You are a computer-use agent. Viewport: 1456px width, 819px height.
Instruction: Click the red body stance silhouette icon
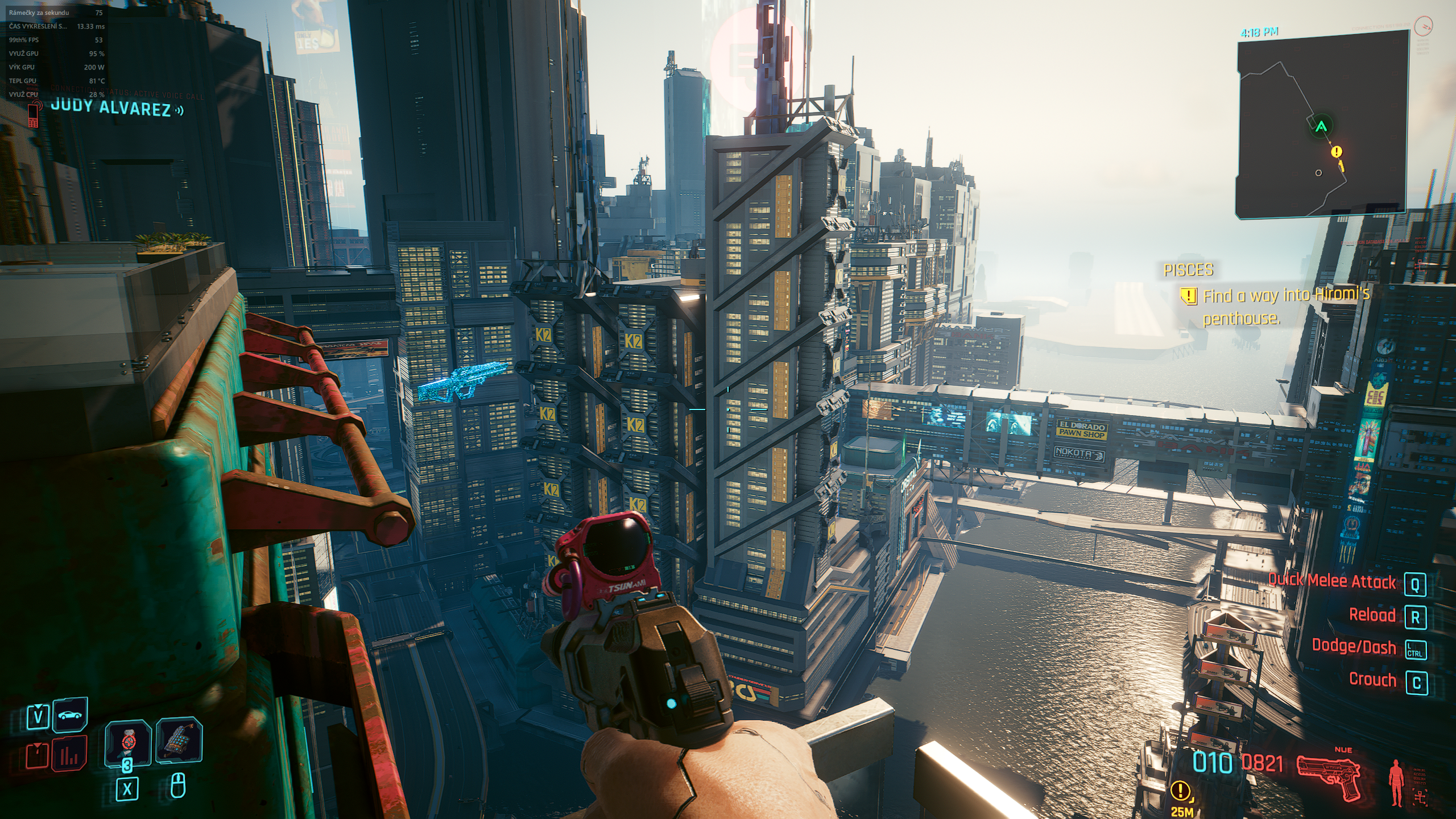1396,783
